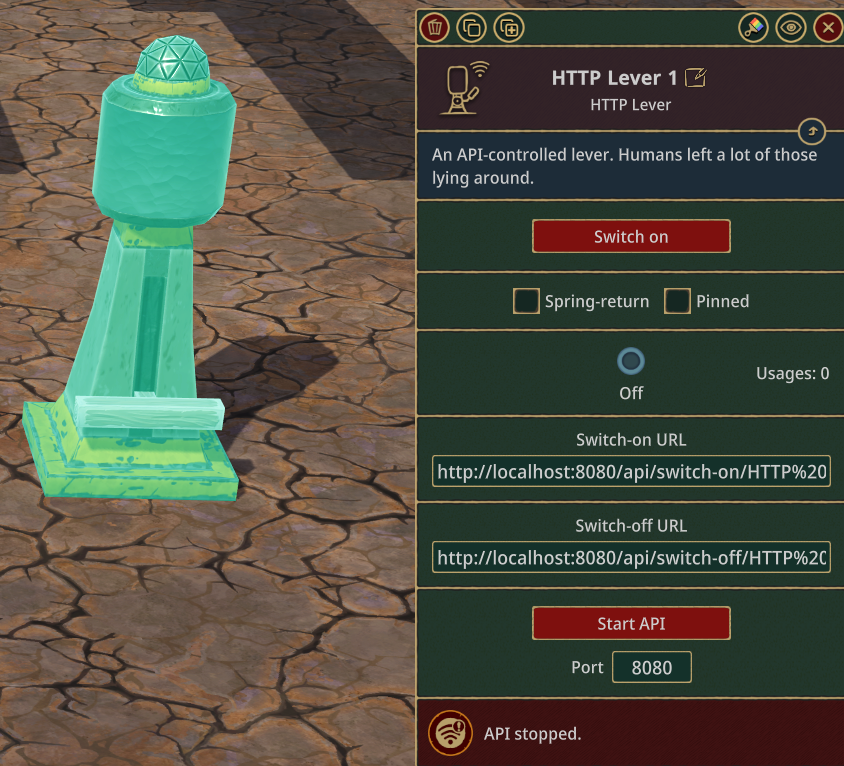Select the Switch-on URL field

click(x=631, y=472)
